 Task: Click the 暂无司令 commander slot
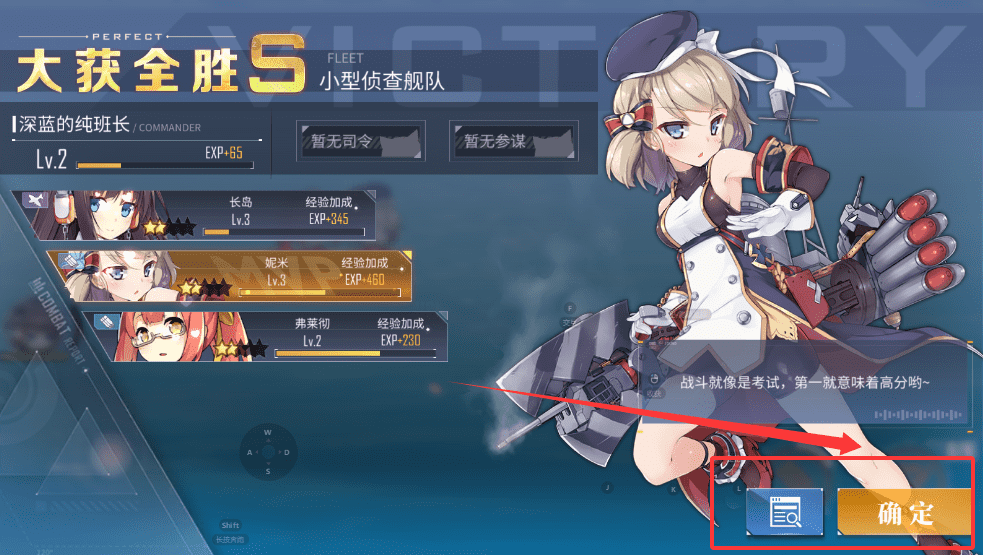[361, 142]
